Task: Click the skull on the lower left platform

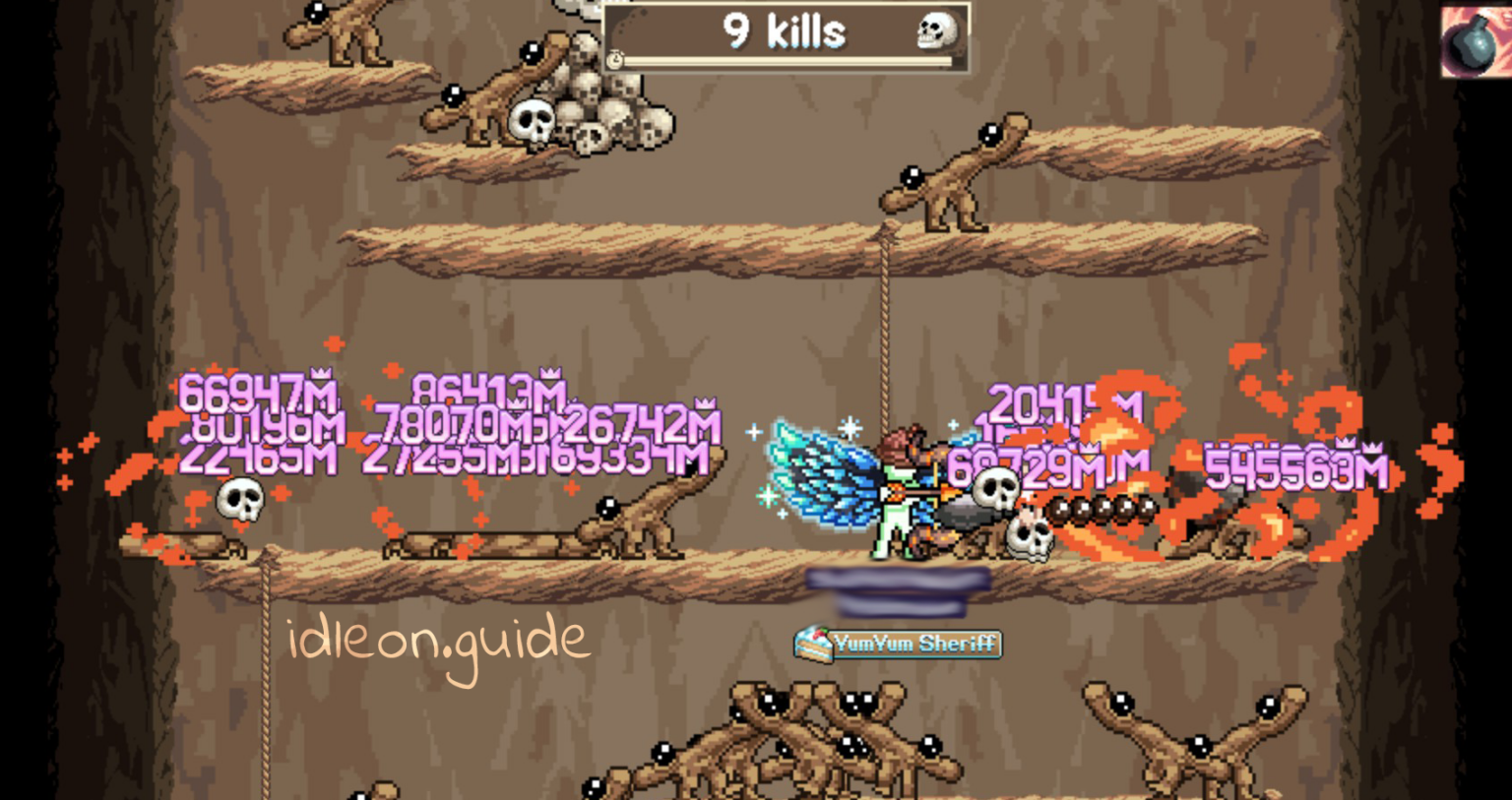Action: (x=239, y=502)
